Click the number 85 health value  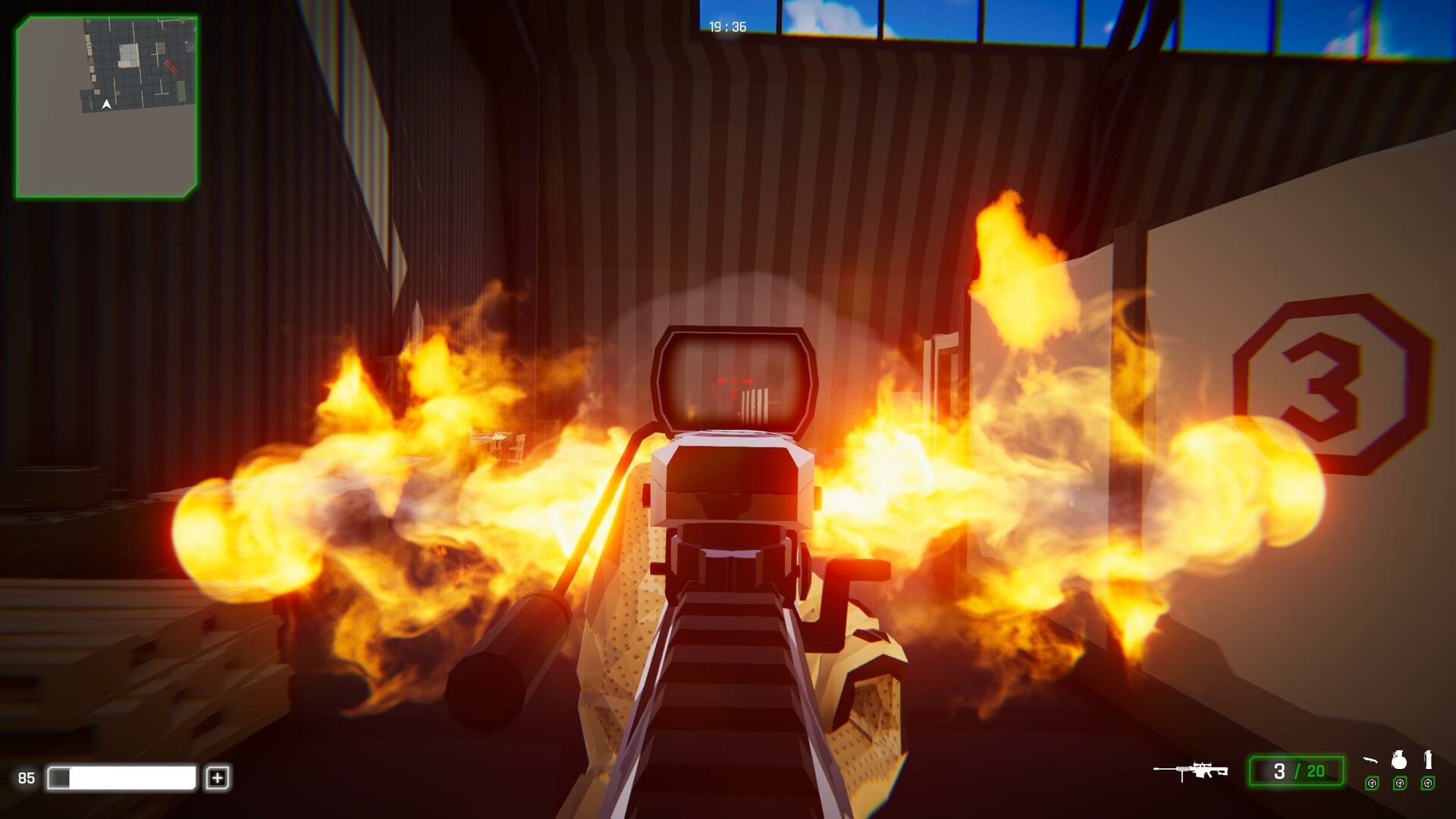pyautogui.click(x=27, y=777)
